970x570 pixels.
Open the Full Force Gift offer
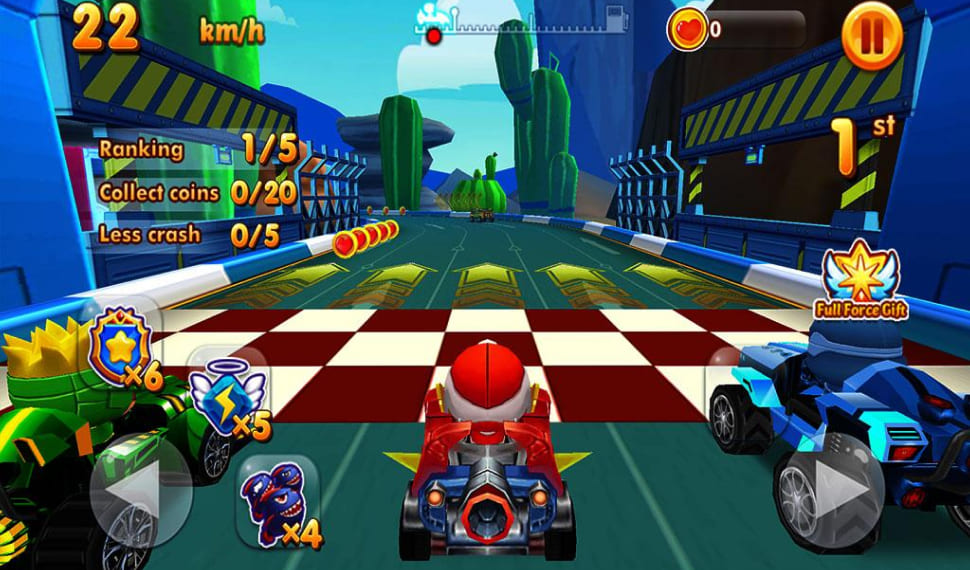pos(859,280)
